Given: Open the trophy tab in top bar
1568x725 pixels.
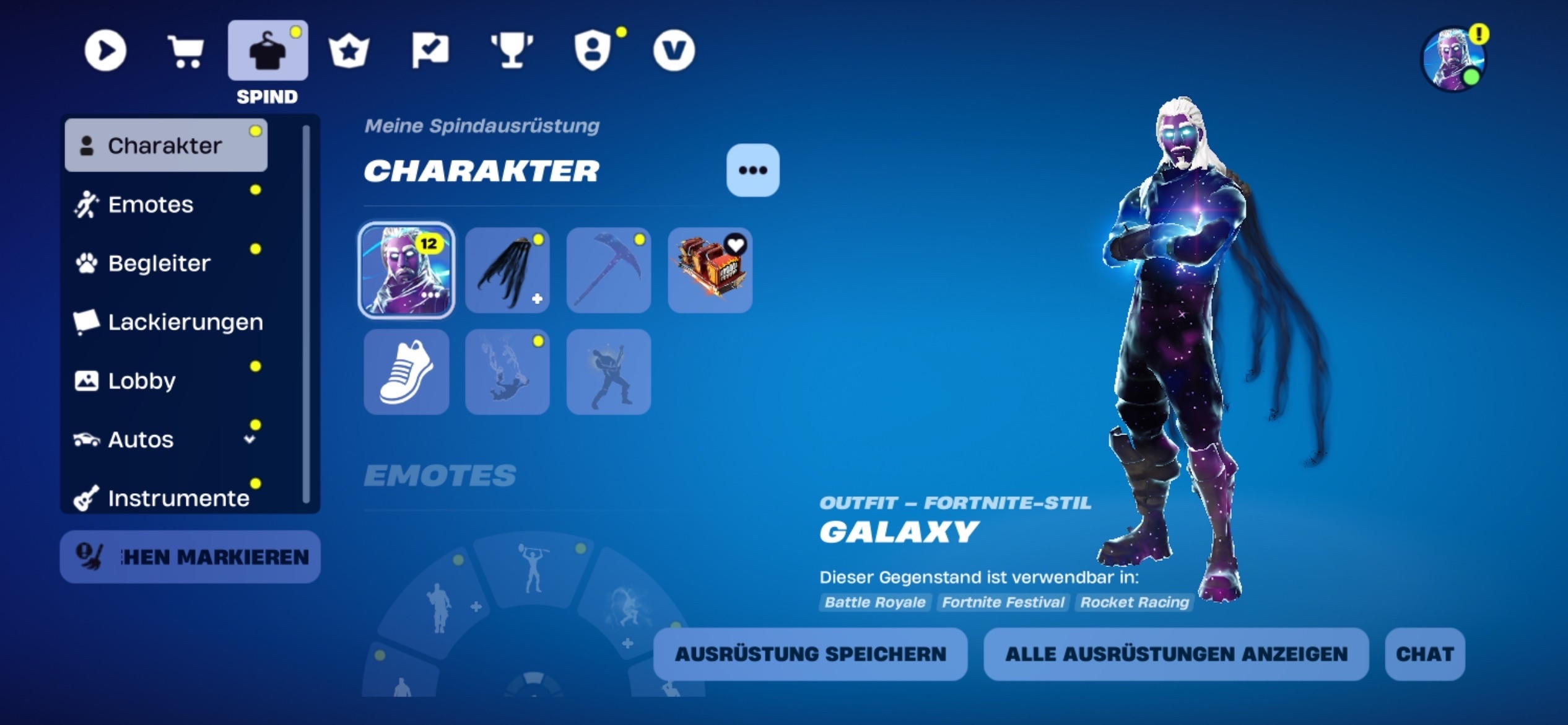Looking at the screenshot, I should 512,50.
